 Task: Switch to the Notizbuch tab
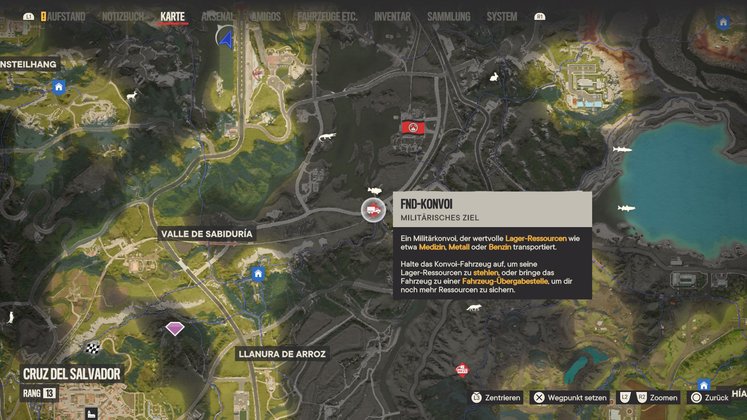pos(122,17)
